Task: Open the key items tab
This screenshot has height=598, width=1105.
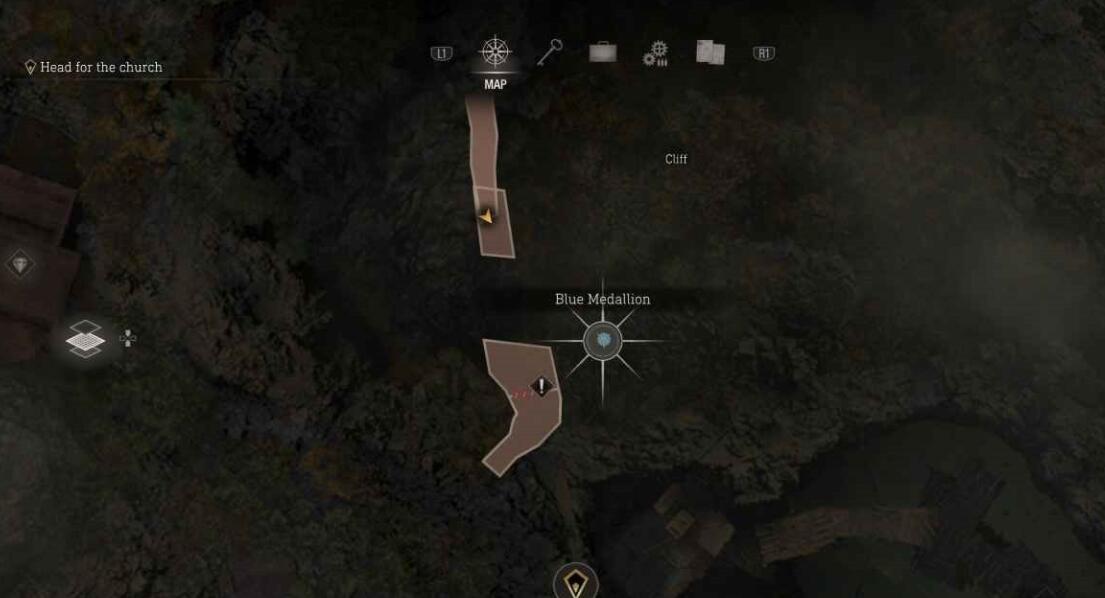Action: pyautogui.click(x=549, y=52)
